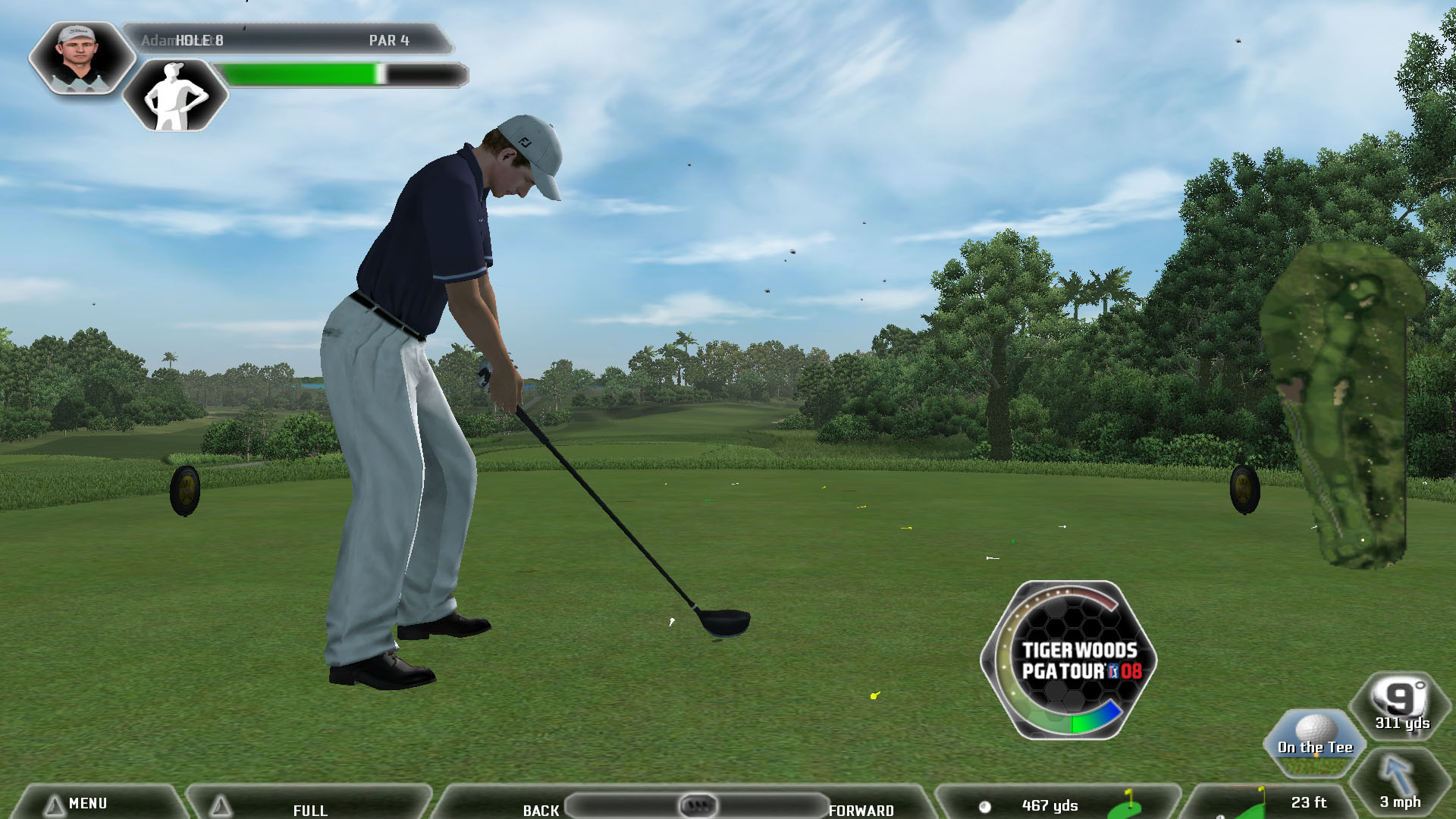1456x819 pixels.
Task: Select the FULL shot type button
Action: click(x=309, y=809)
